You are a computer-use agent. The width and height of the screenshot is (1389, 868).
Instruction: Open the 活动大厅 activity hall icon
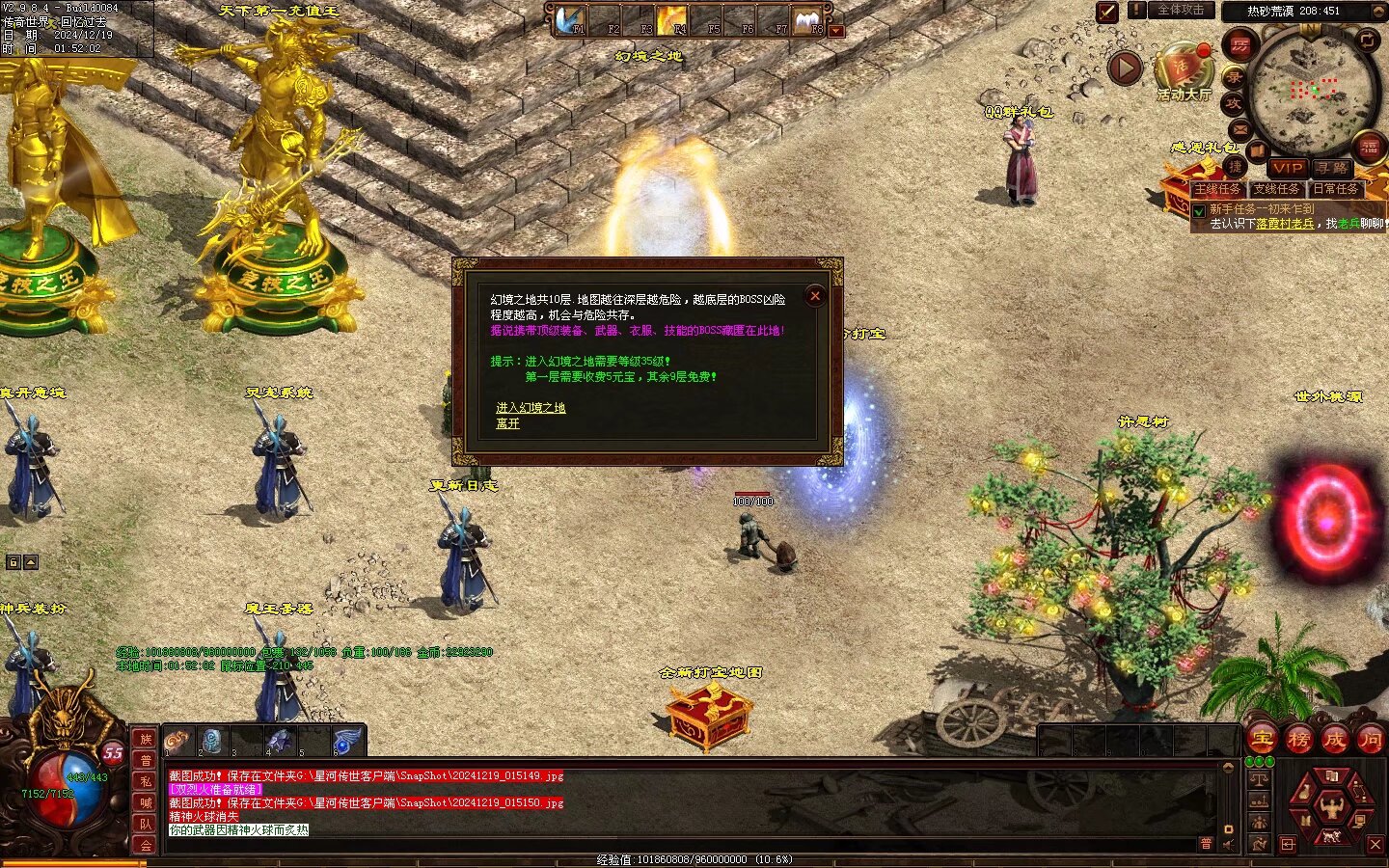pos(1183,70)
